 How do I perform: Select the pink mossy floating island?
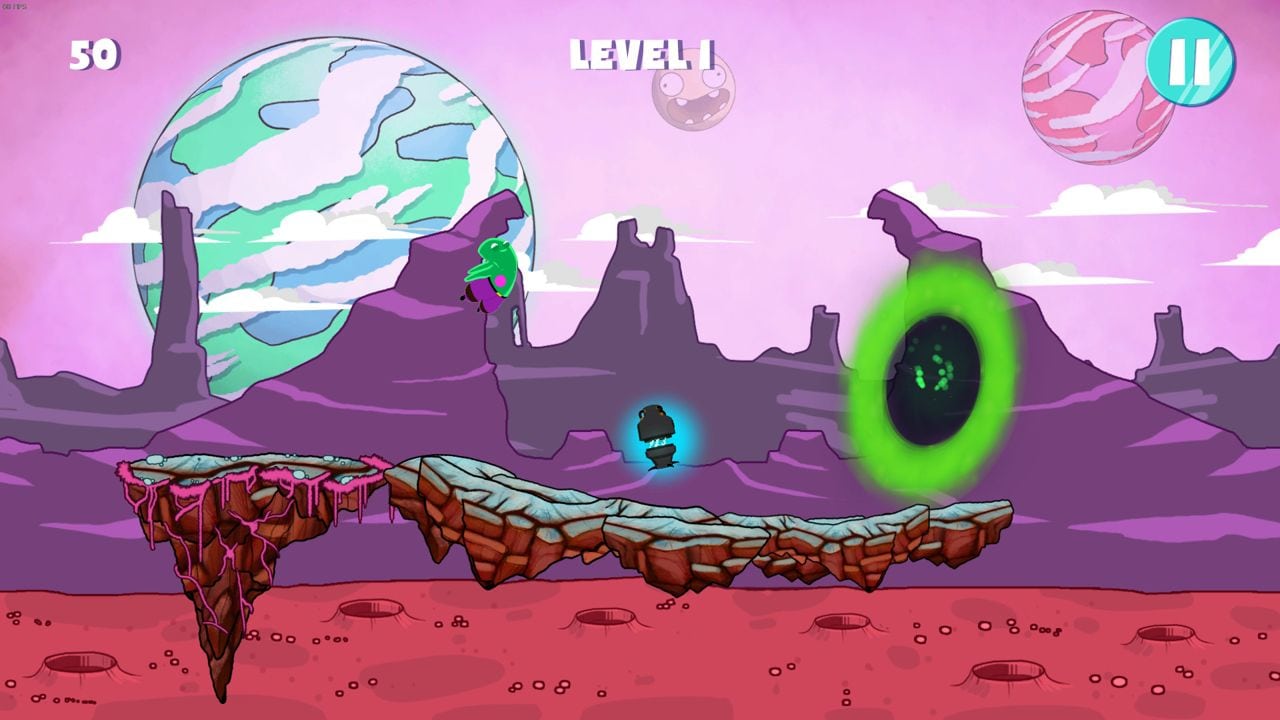pyautogui.click(x=240, y=480)
